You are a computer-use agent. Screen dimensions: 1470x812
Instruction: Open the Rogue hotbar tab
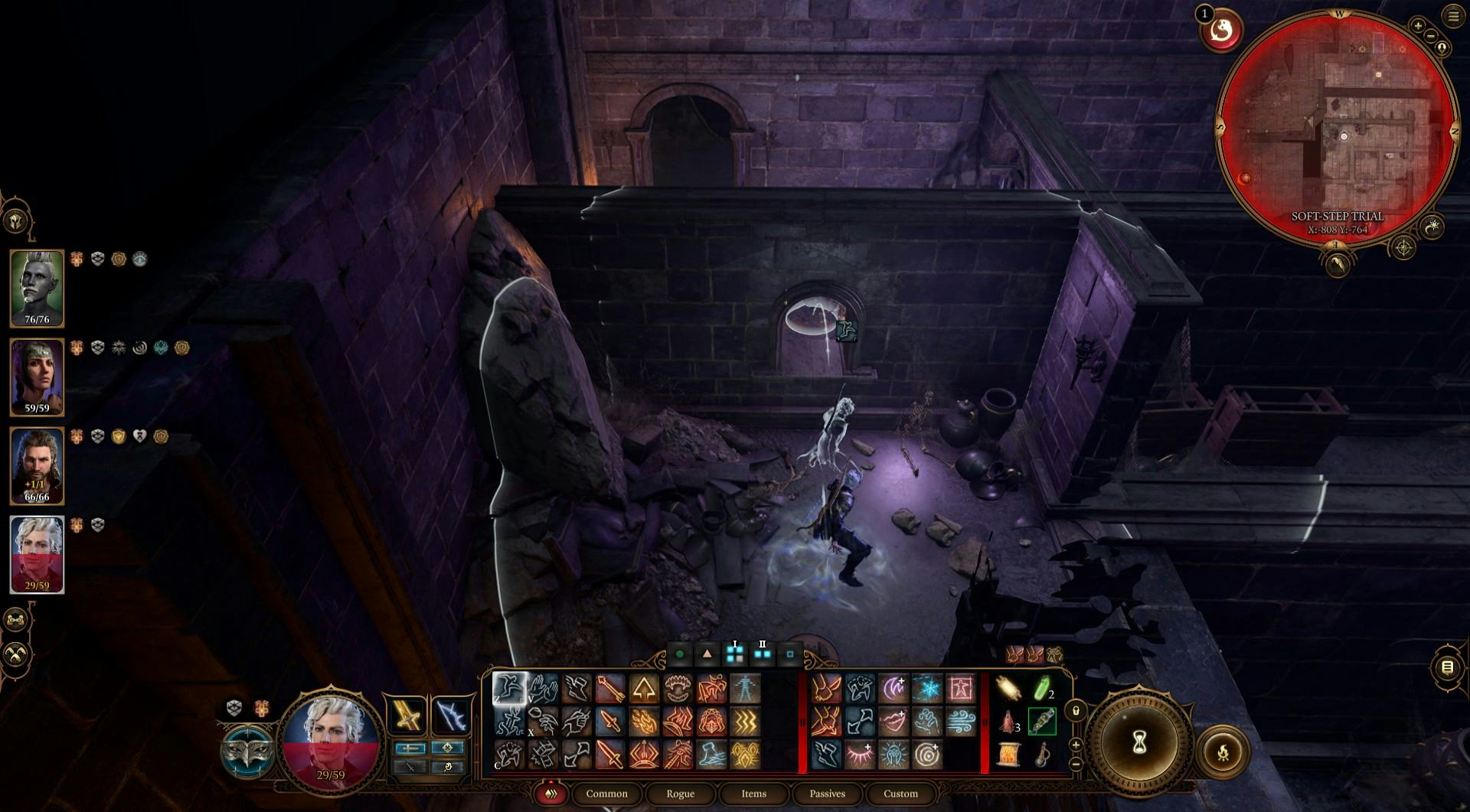[x=680, y=794]
